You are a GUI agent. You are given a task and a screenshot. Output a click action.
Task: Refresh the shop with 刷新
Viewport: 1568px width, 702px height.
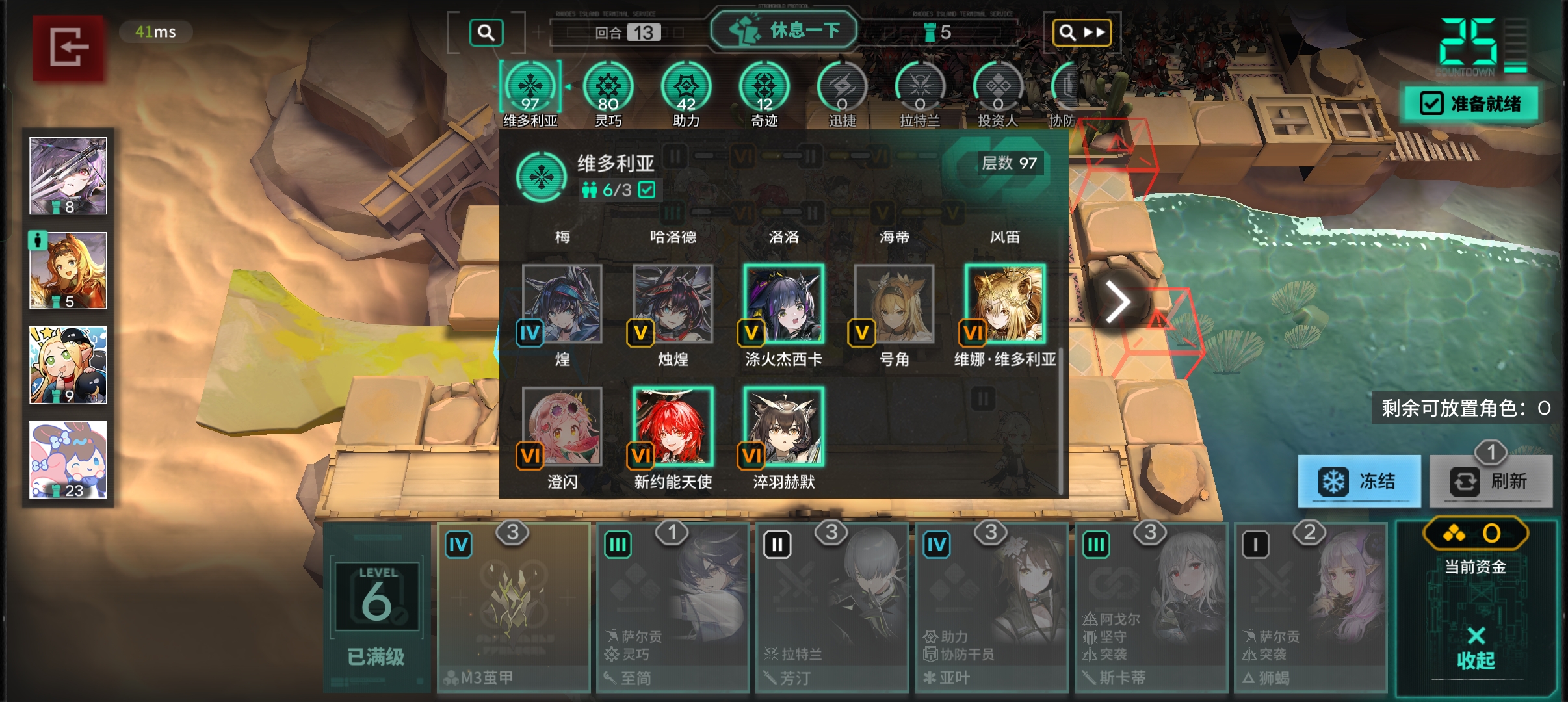click(x=1491, y=481)
